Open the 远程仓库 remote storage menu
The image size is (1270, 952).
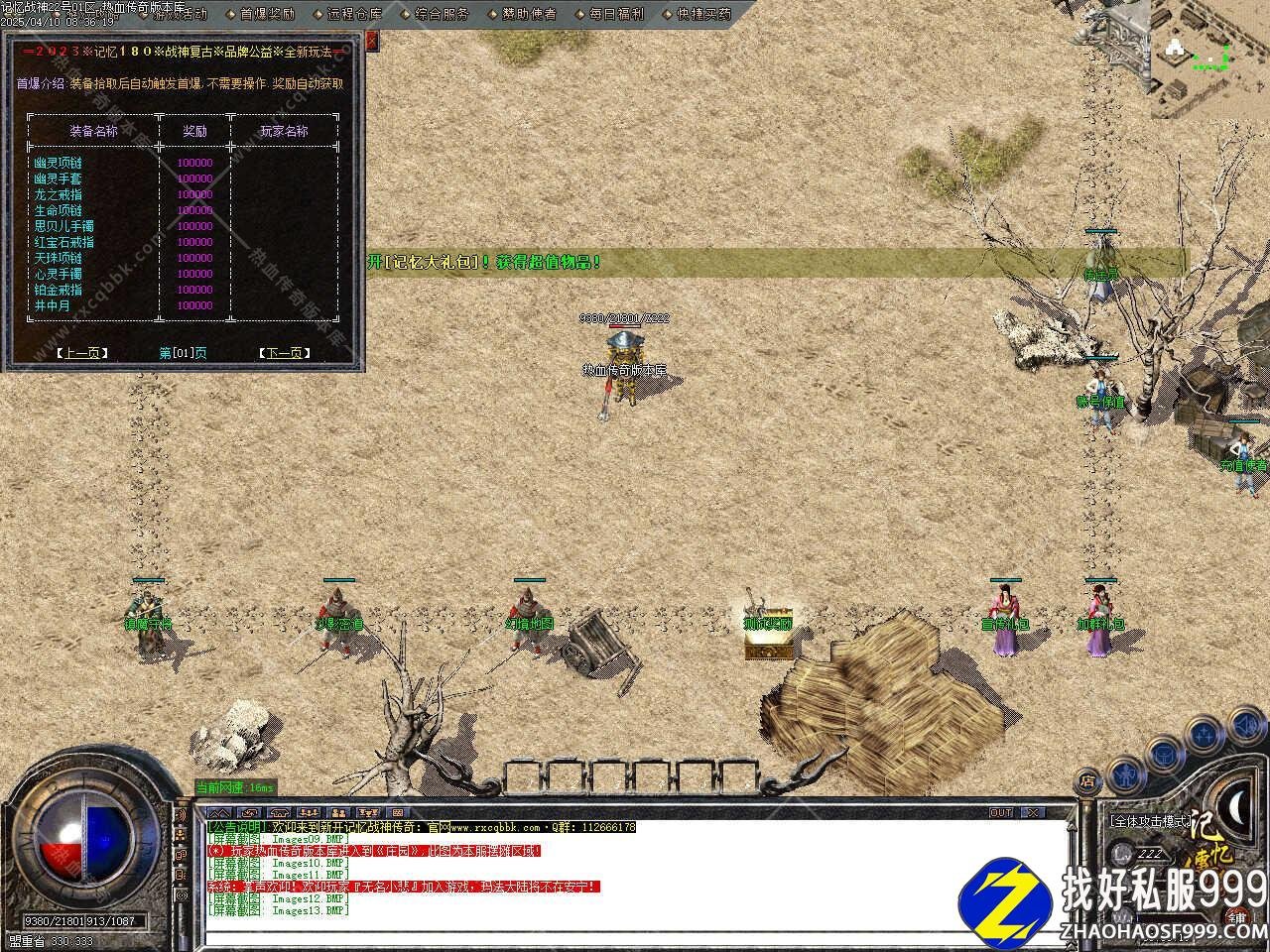[x=354, y=15]
